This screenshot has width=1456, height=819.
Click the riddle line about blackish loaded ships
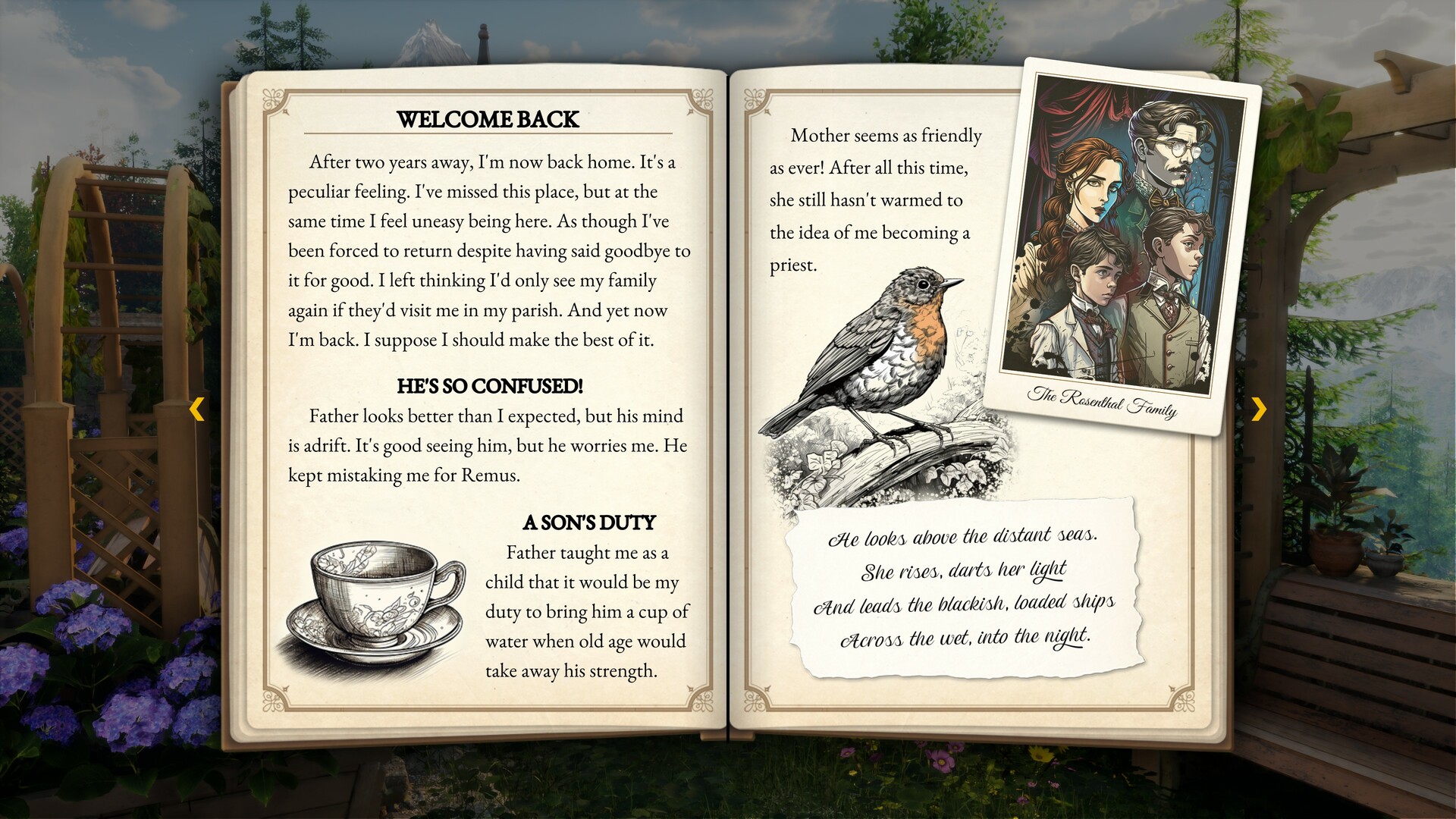pos(963,603)
